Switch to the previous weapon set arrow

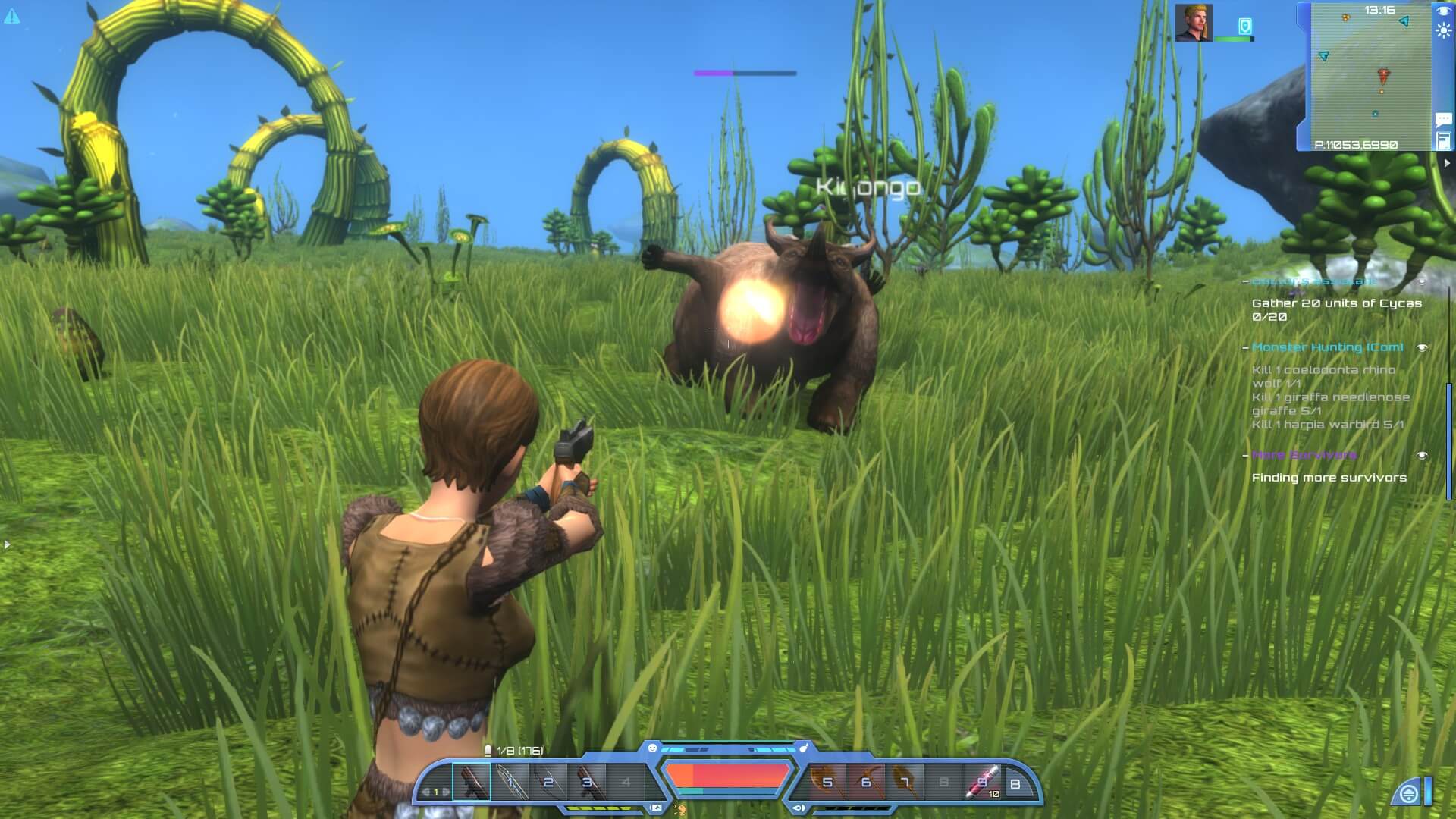pos(425,792)
